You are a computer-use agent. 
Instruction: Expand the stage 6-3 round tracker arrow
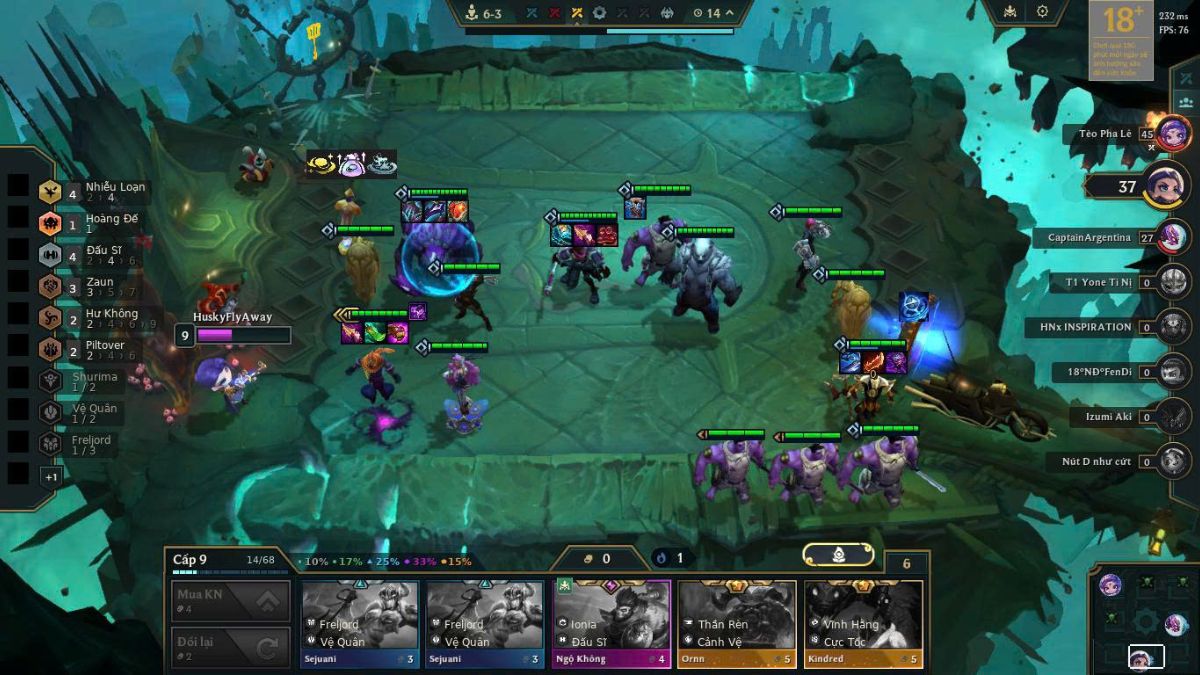[729, 13]
